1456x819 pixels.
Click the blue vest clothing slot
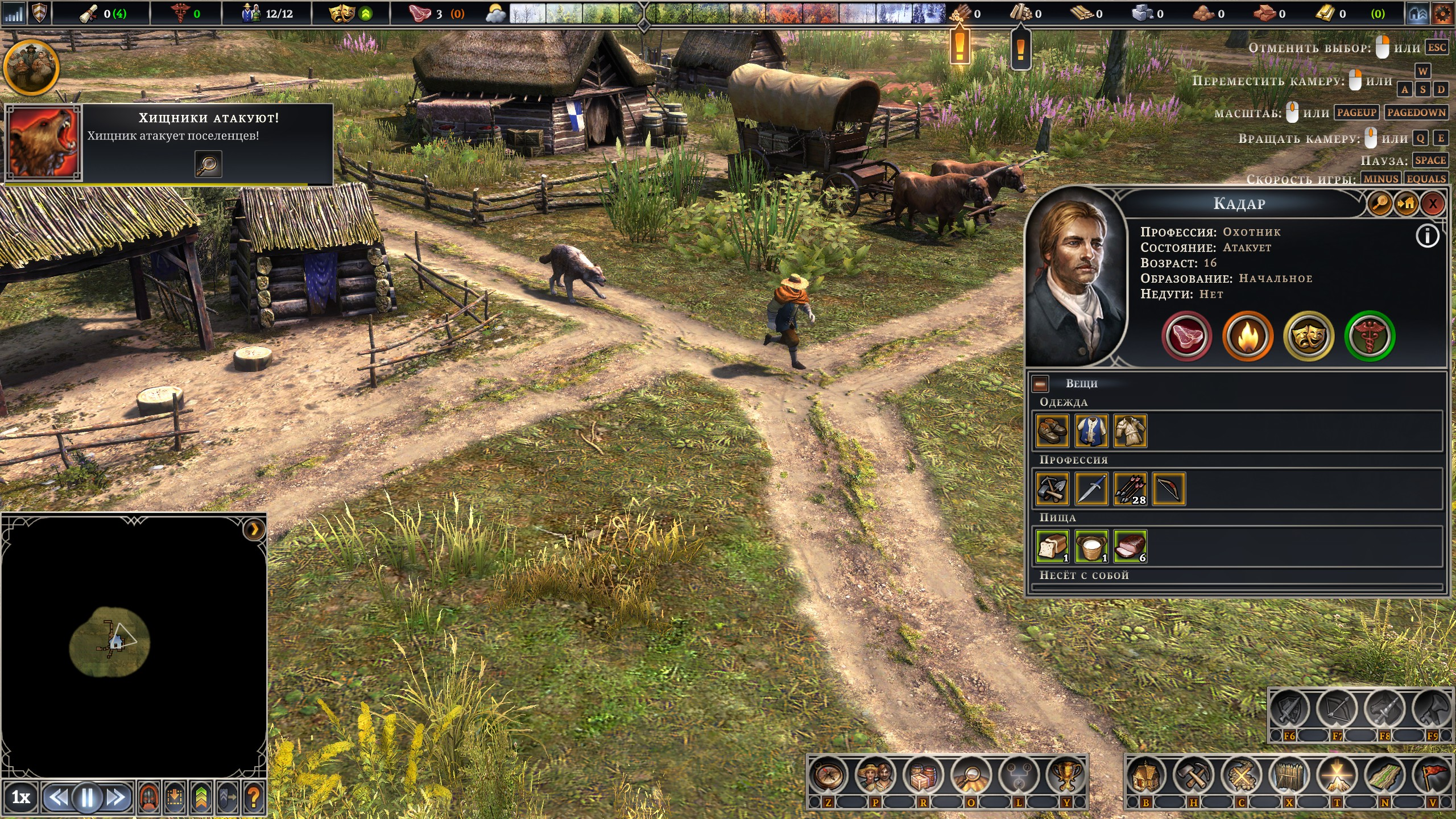pos(1091,431)
